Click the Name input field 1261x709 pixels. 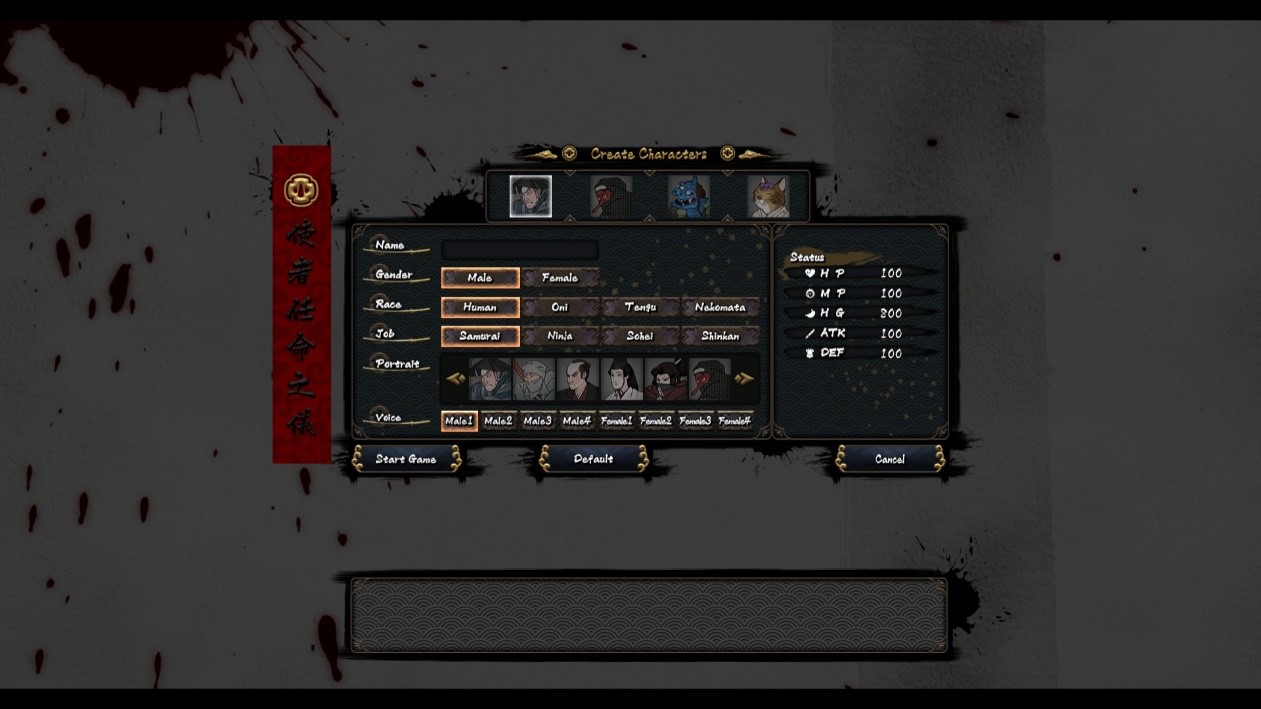(x=520, y=249)
